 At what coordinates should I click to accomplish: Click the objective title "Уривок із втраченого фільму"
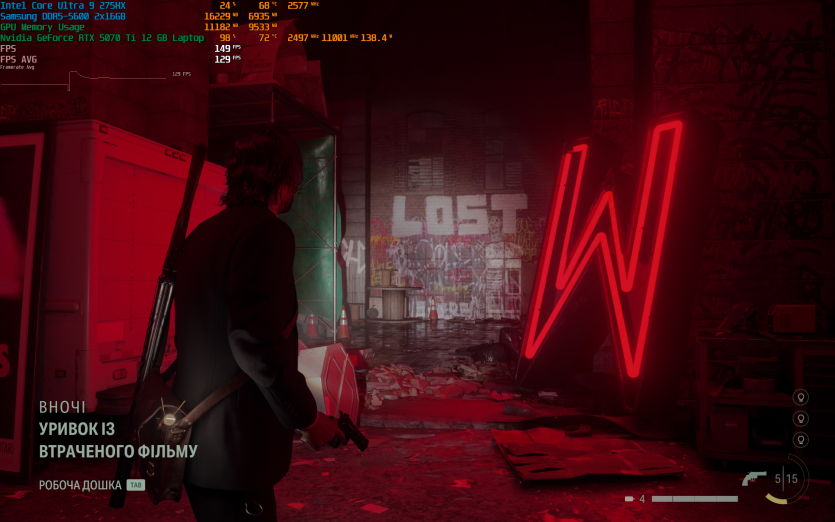coord(118,440)
